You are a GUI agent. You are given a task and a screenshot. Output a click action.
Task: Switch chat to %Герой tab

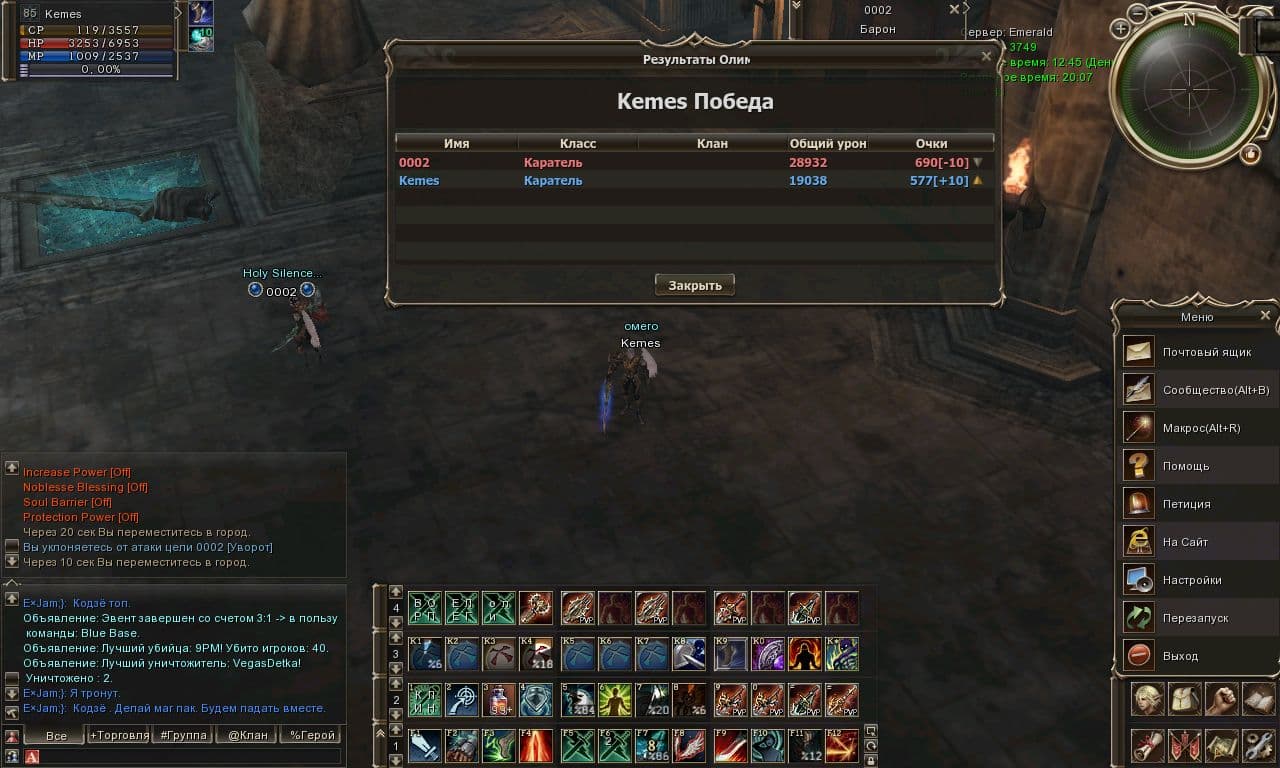312,735
